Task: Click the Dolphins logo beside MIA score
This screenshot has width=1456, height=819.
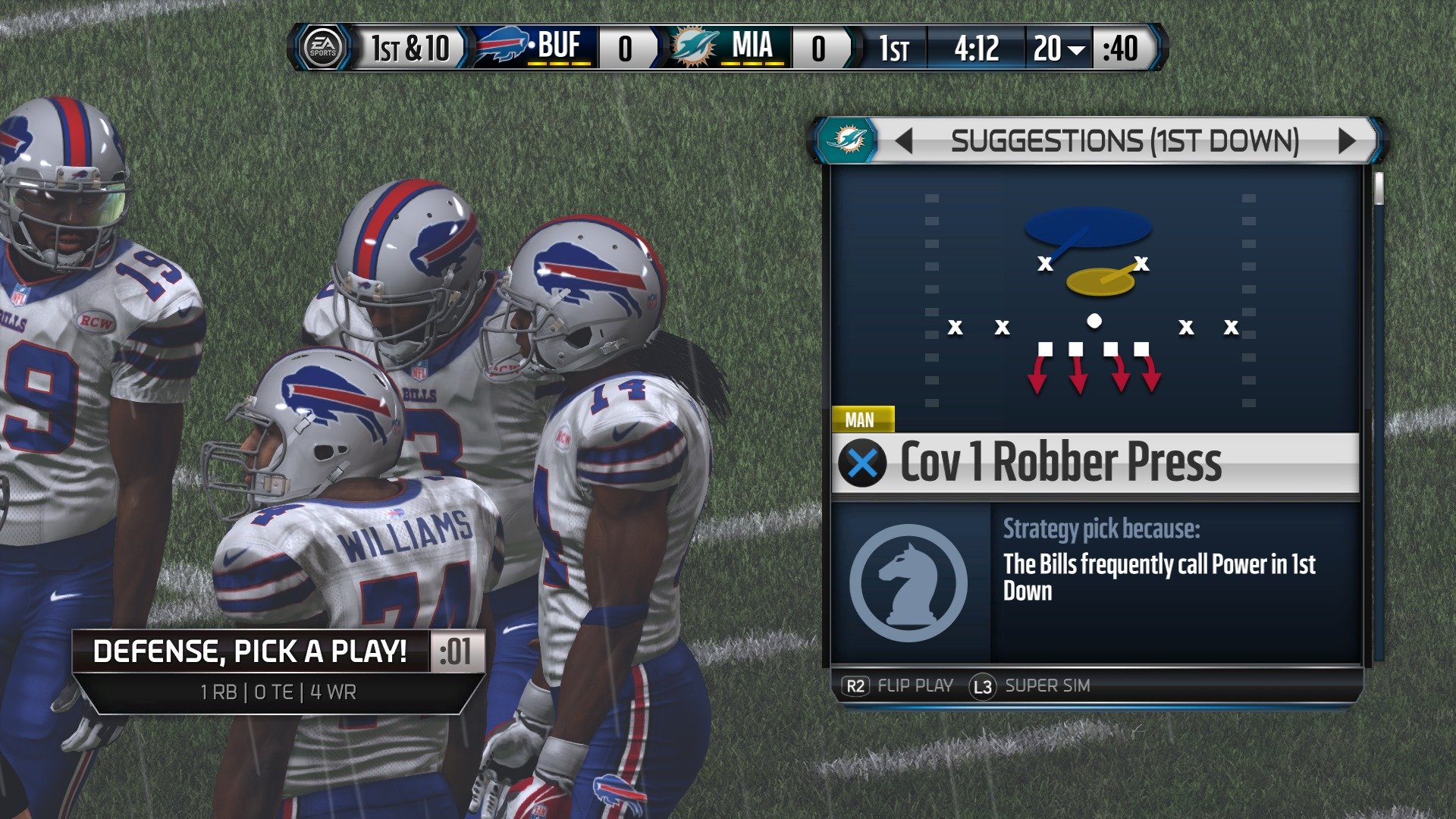Action: coord(692,47)
